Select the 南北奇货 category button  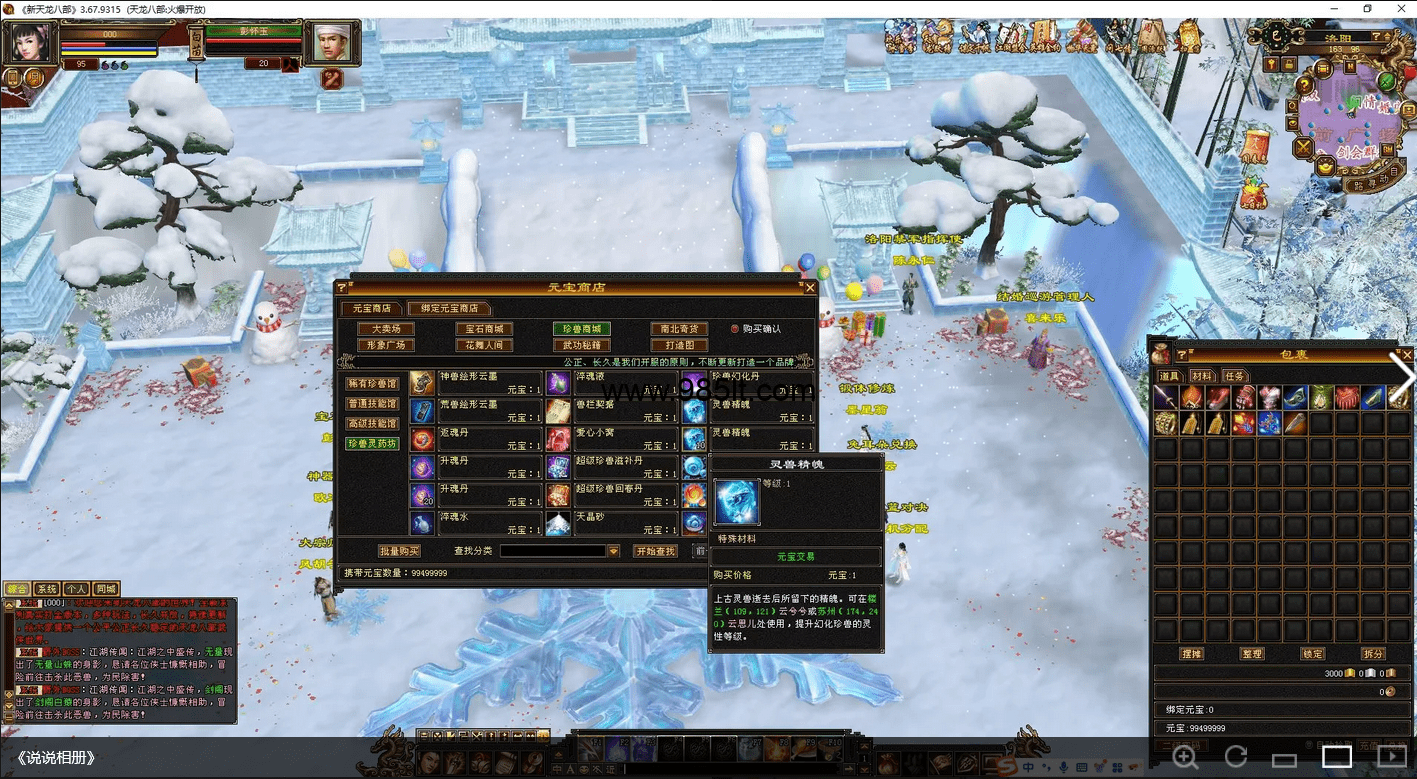679,329
